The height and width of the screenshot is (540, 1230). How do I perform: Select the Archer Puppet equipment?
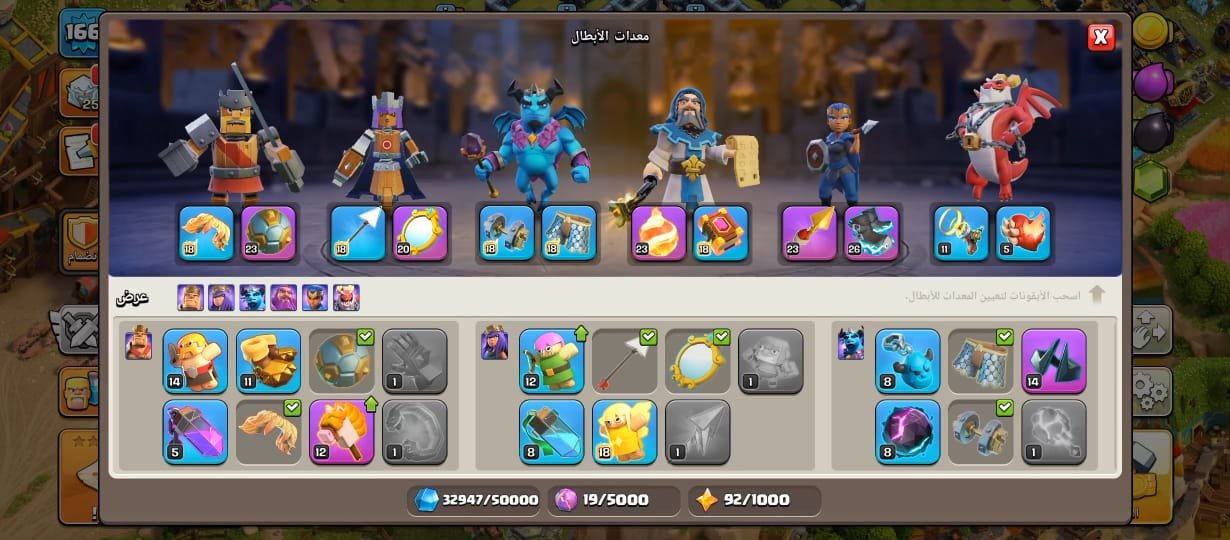(551, 360)
